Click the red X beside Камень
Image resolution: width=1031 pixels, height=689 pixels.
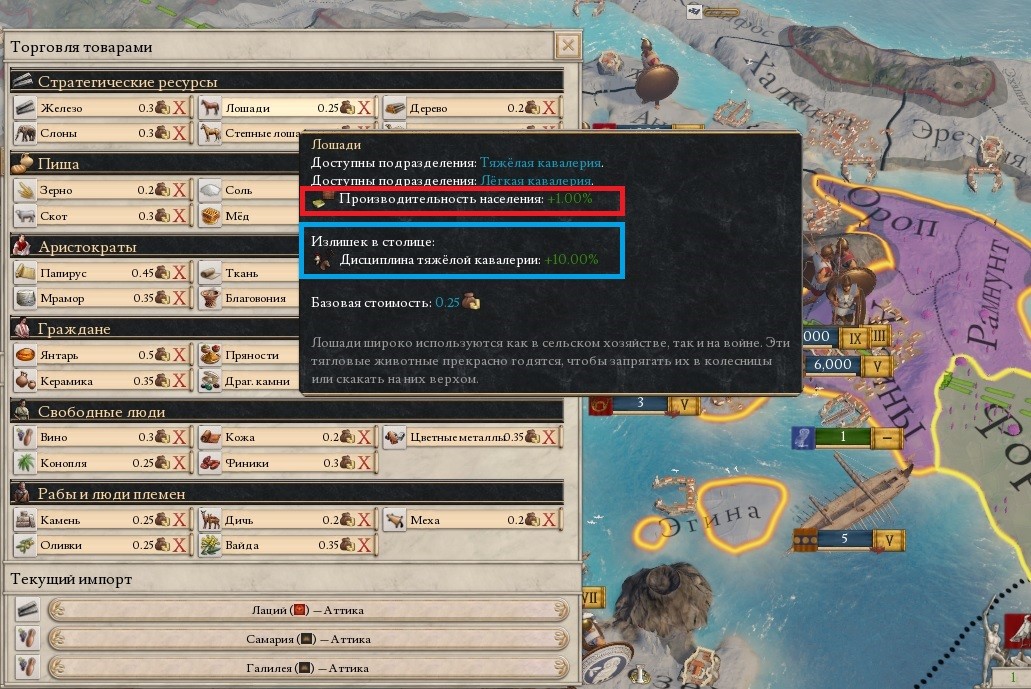[180, 520]
